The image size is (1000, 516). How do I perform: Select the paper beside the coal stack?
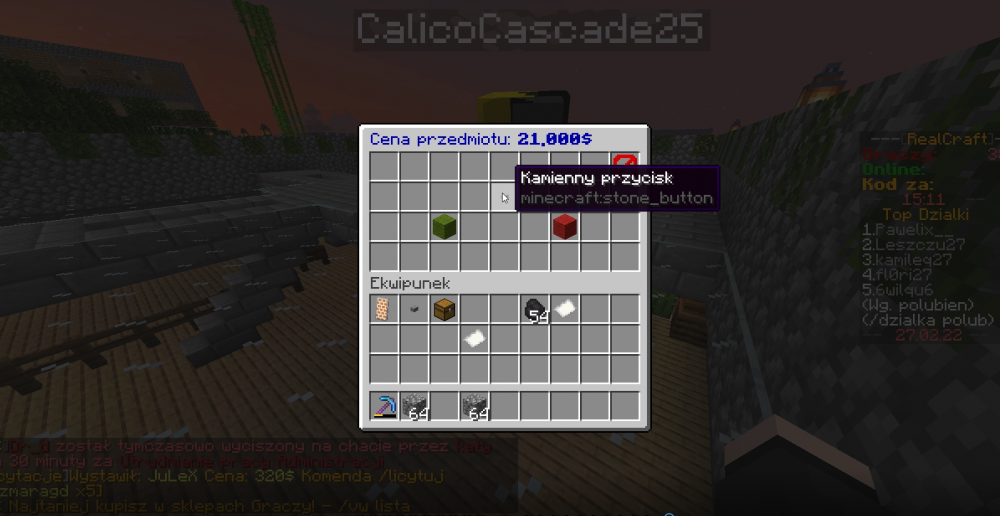(x=565, y=310)
